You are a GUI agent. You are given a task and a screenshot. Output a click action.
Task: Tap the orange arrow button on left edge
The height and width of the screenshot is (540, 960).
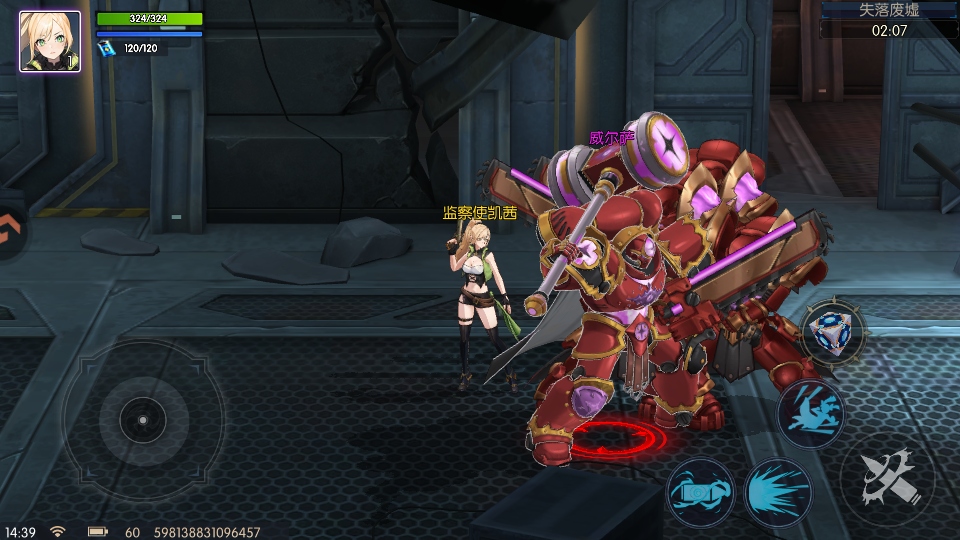[10, 232]
